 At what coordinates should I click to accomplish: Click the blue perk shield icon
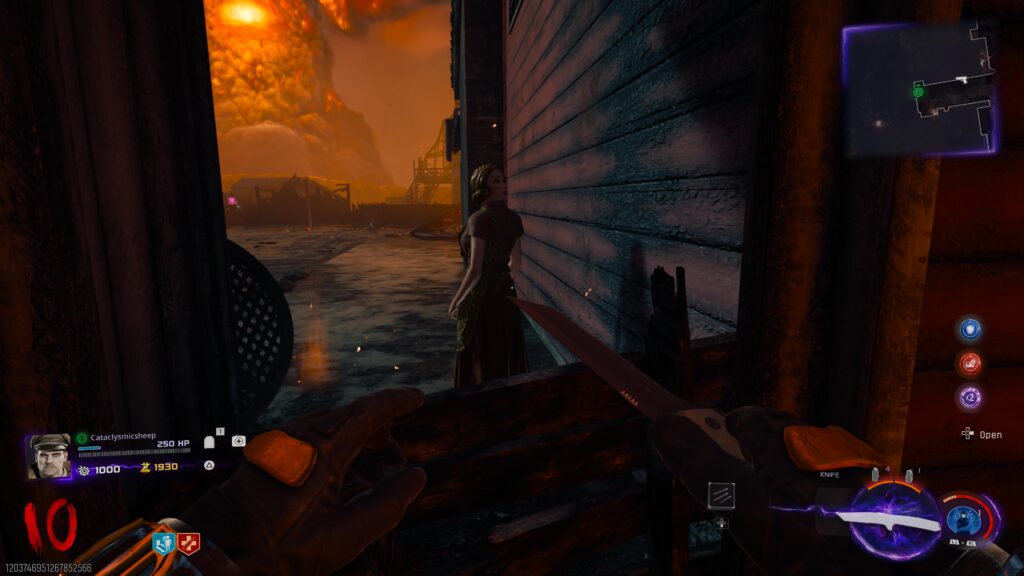(x=164, y=543)
